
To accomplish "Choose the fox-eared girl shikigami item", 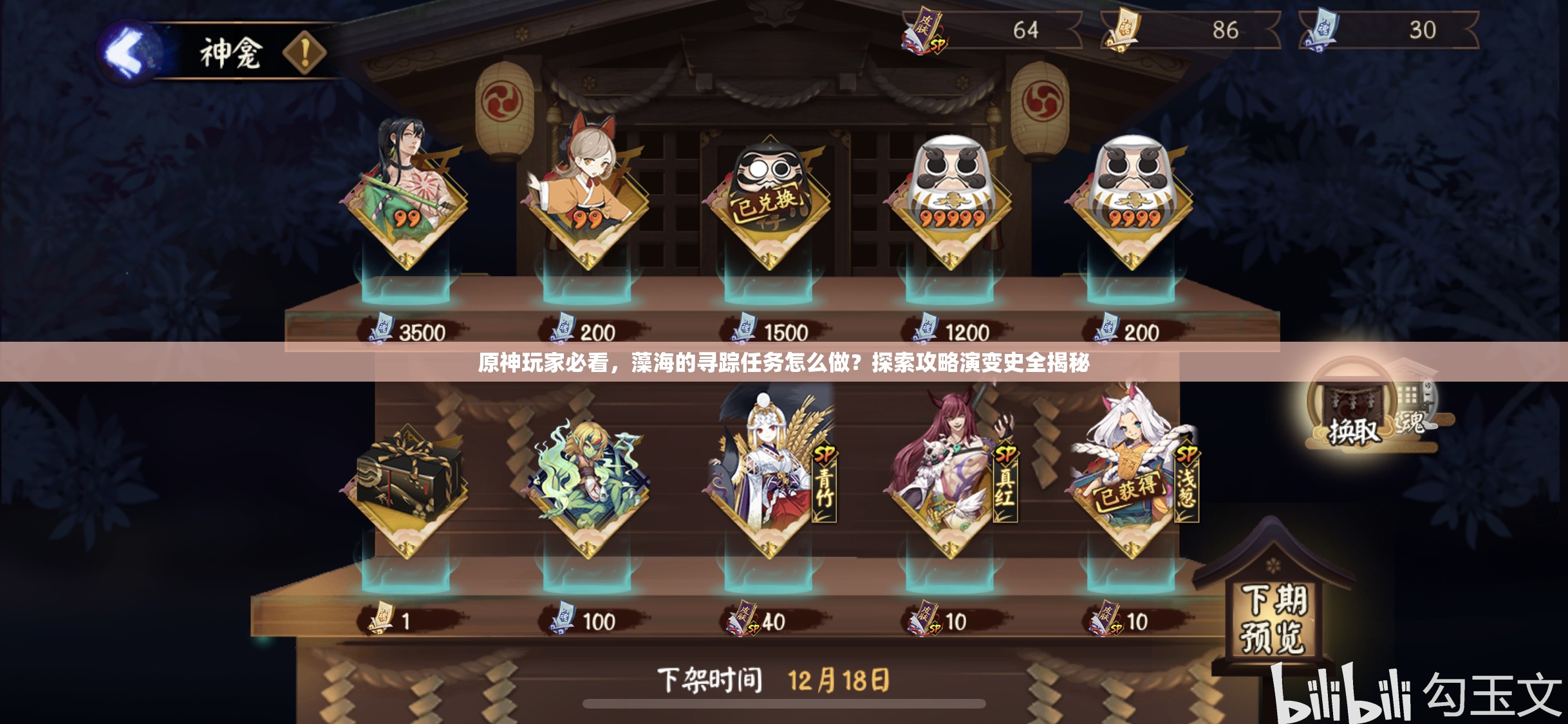I will point(587,193).
